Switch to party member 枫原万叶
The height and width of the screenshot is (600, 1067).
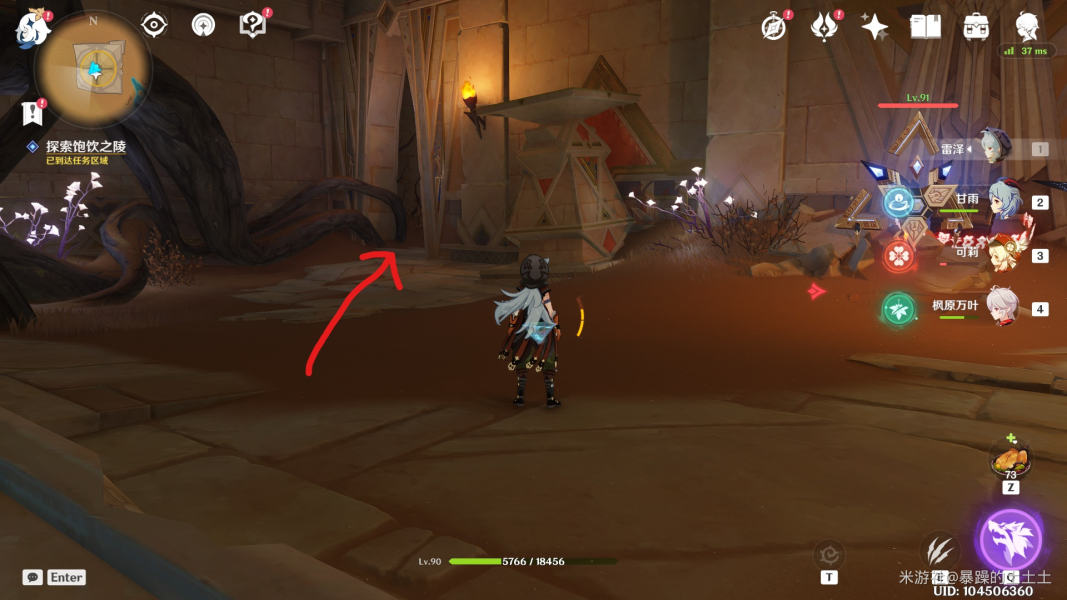(1000, 307)
